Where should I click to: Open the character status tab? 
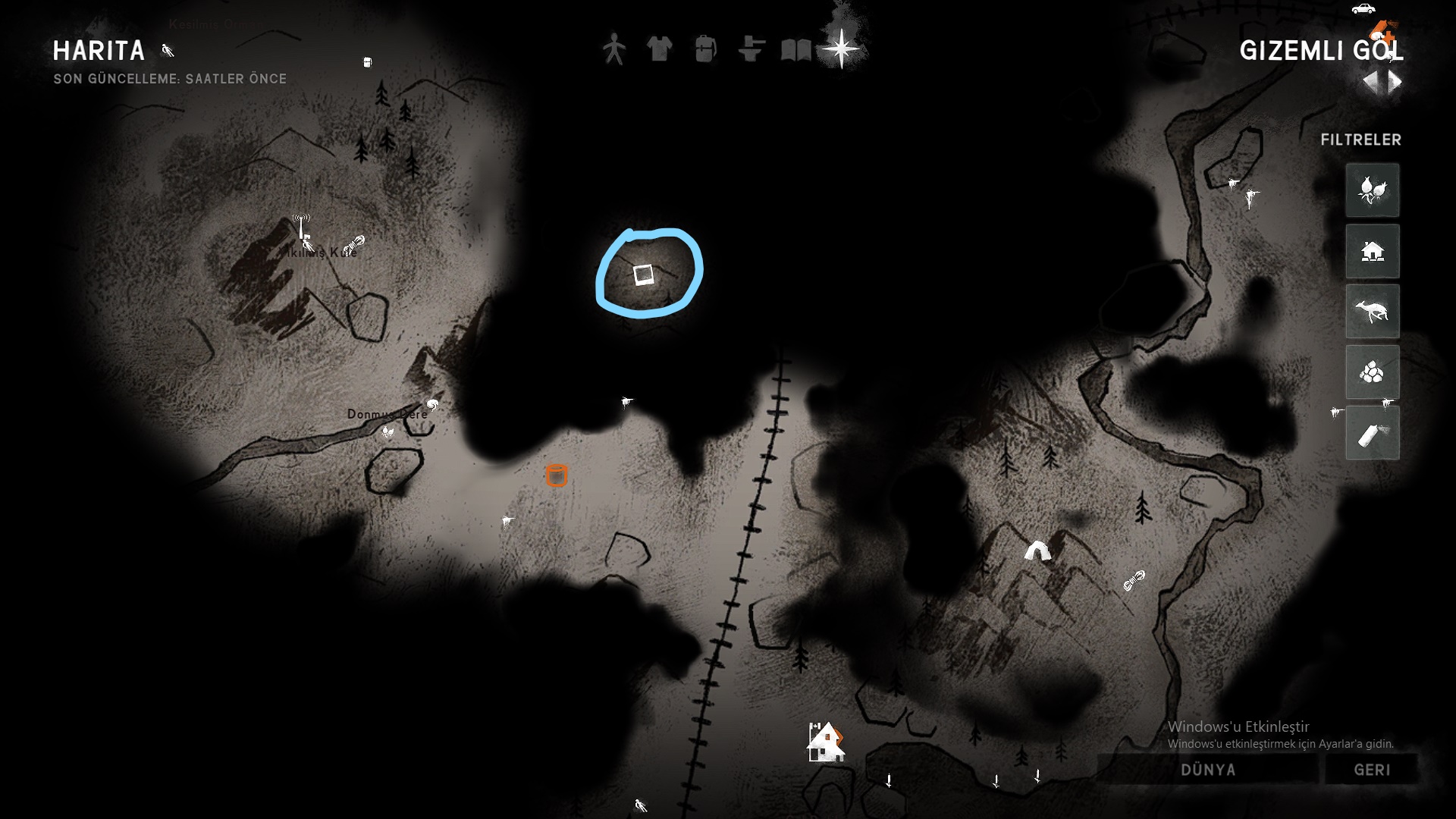614,49
